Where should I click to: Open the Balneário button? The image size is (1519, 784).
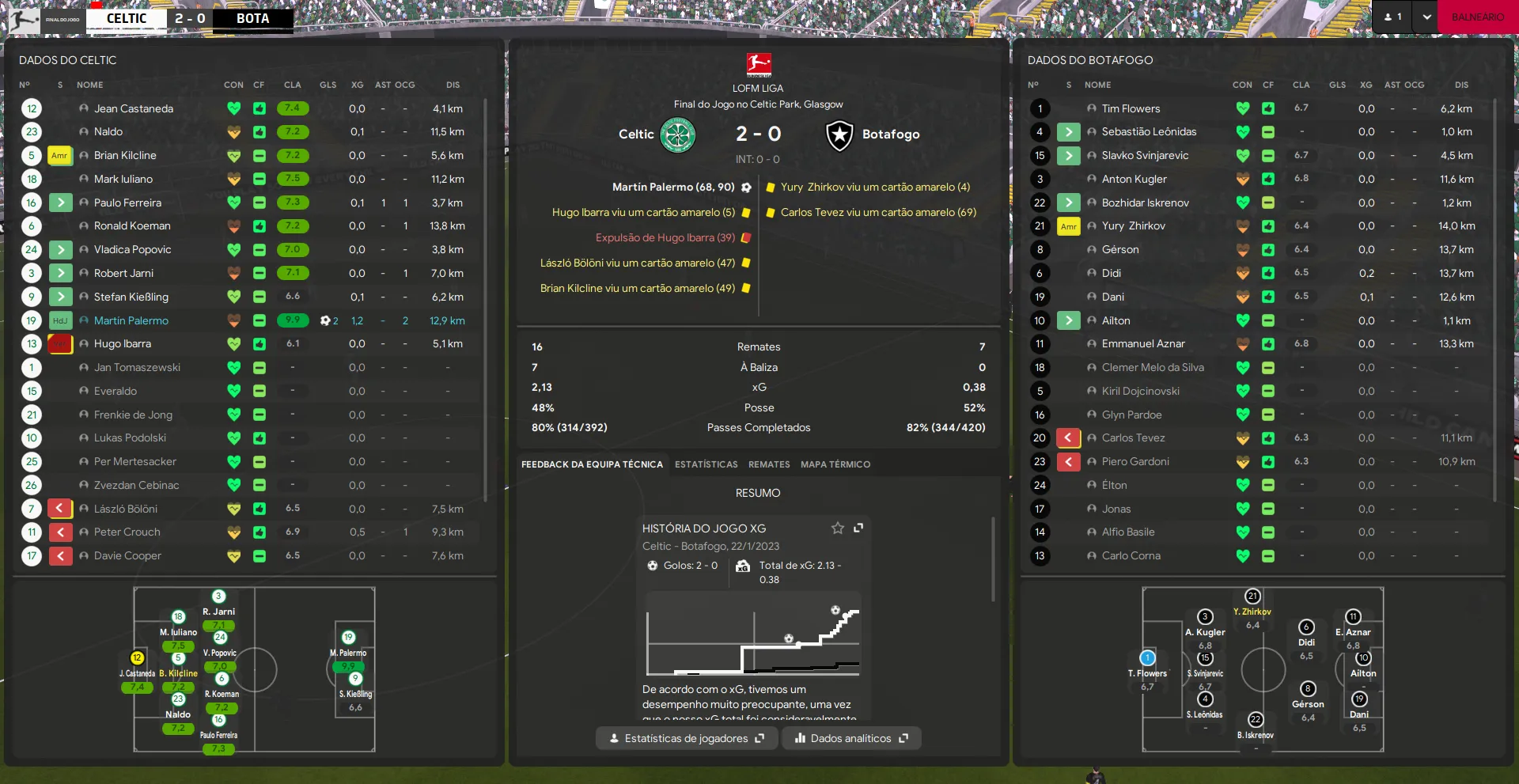[x=1477, y=17]
